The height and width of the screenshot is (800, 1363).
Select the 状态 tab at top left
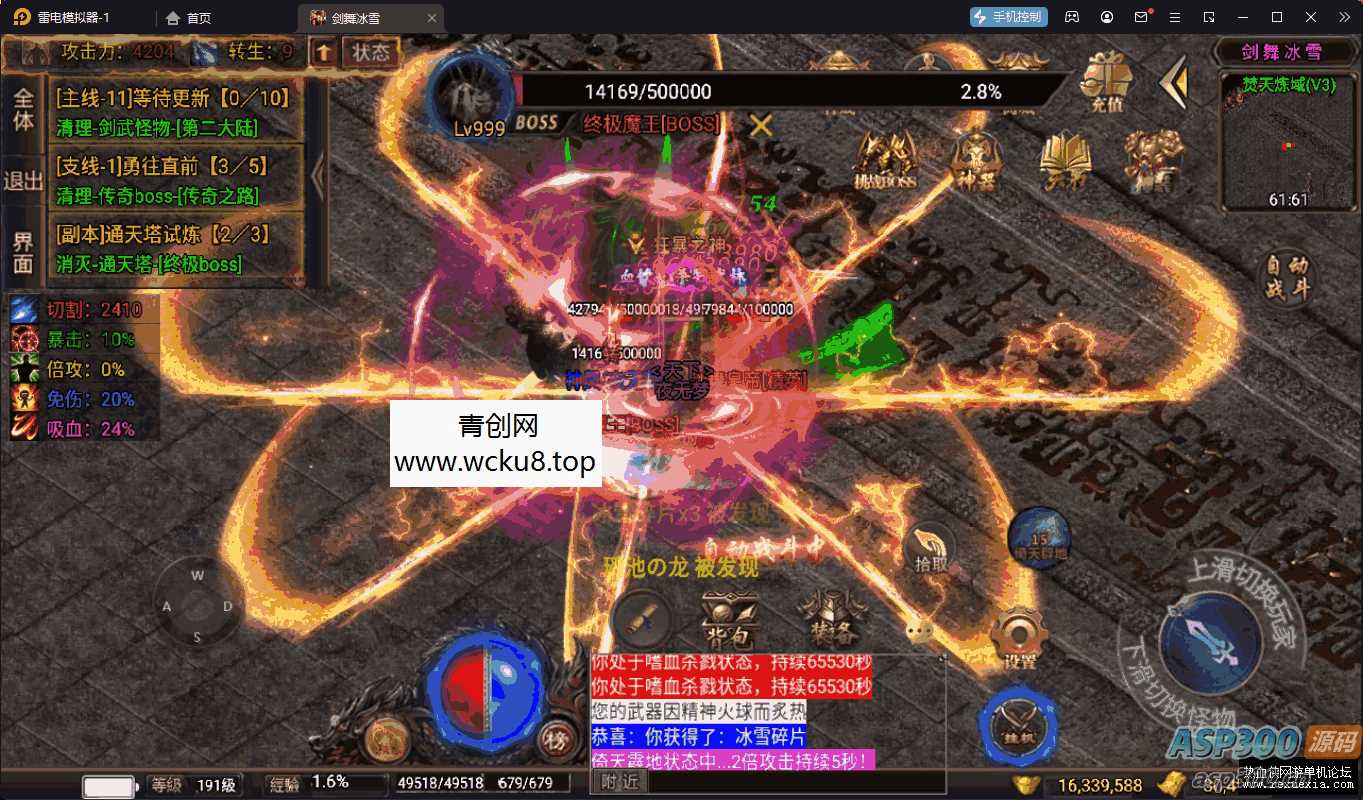(371, 54)
